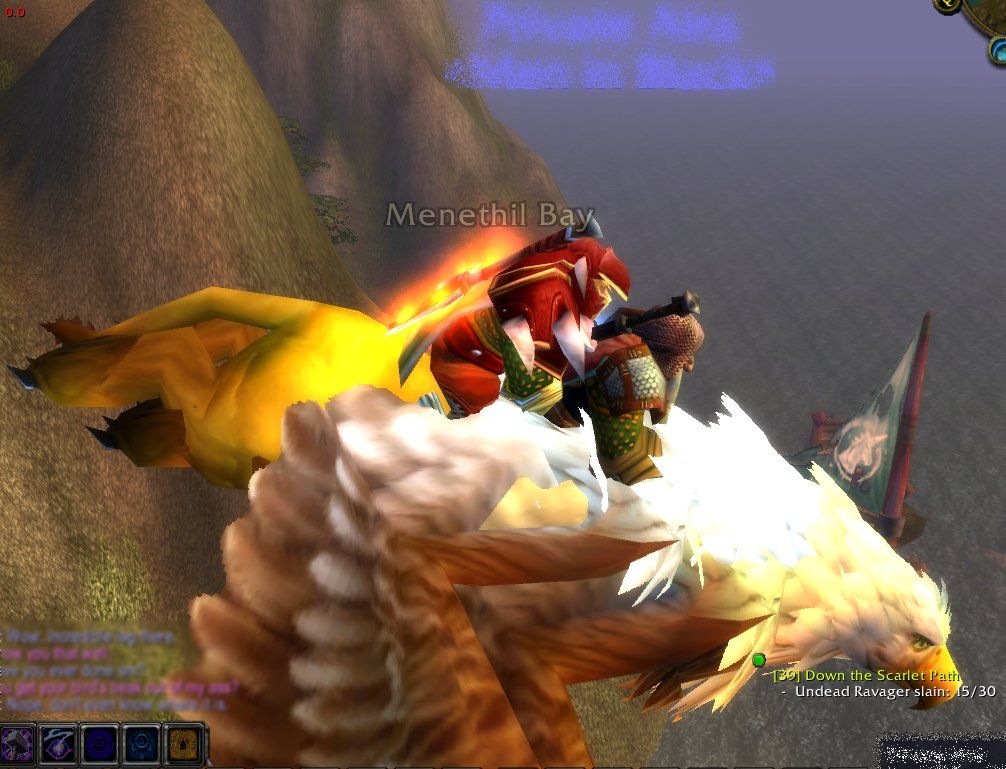Click the yellow-symbol minimap button
Screen dimensions: 1006x769
[948, 5]
